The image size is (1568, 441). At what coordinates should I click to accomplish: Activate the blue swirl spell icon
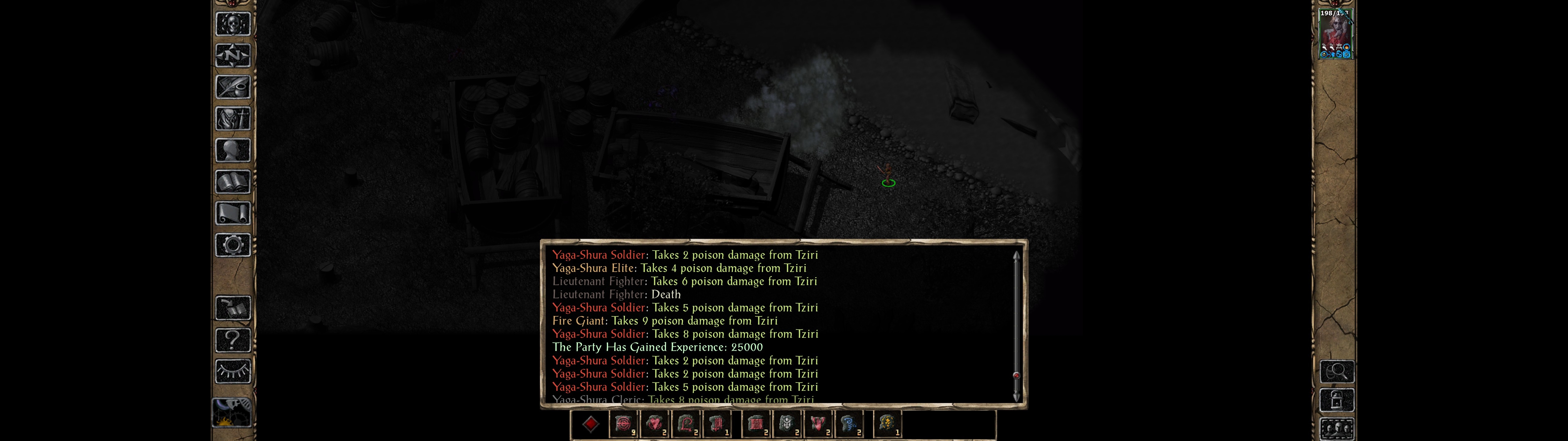coord(849,424)
